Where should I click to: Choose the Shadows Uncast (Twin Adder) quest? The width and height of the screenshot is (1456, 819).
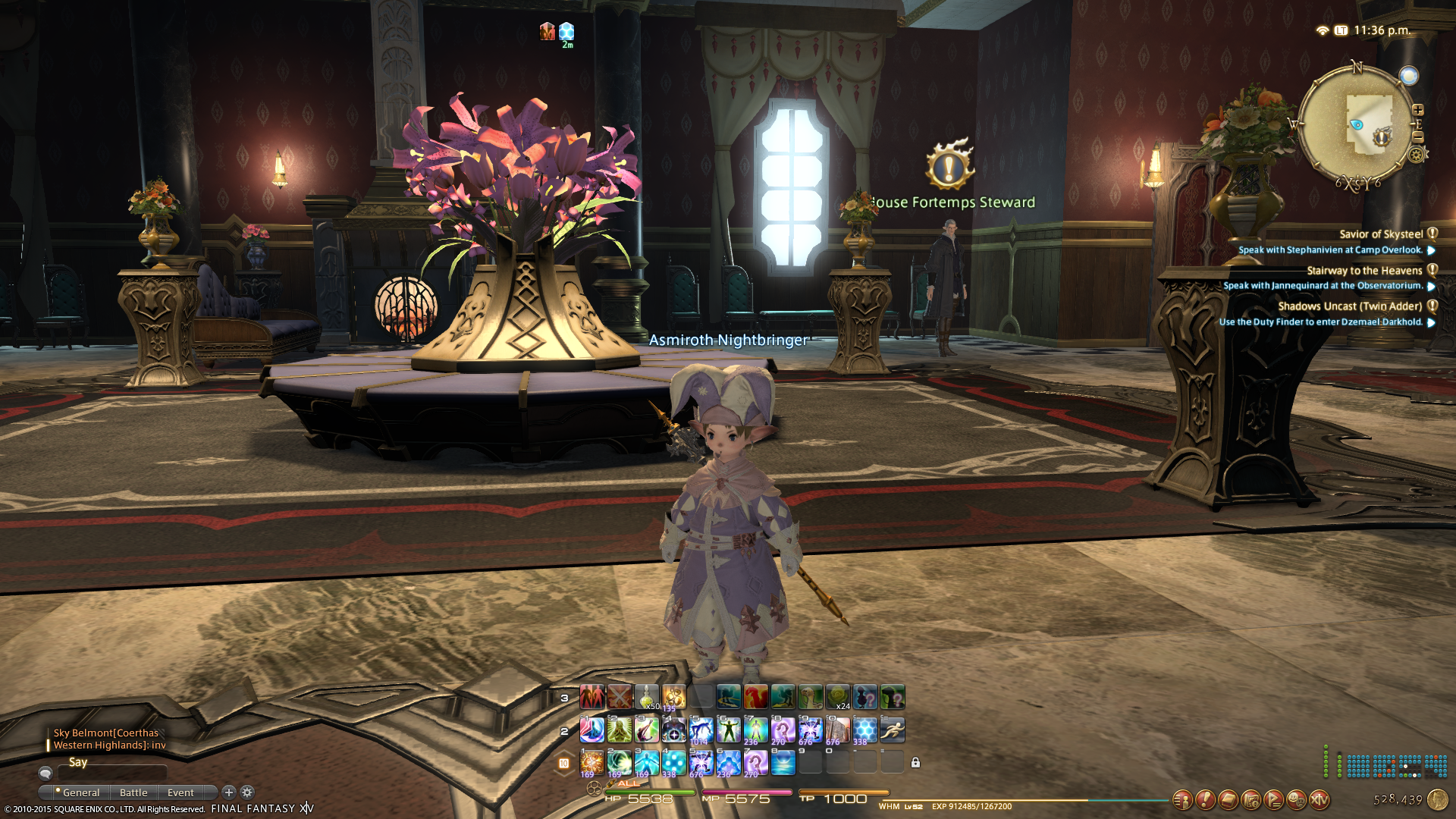[x=1349, y=306]
